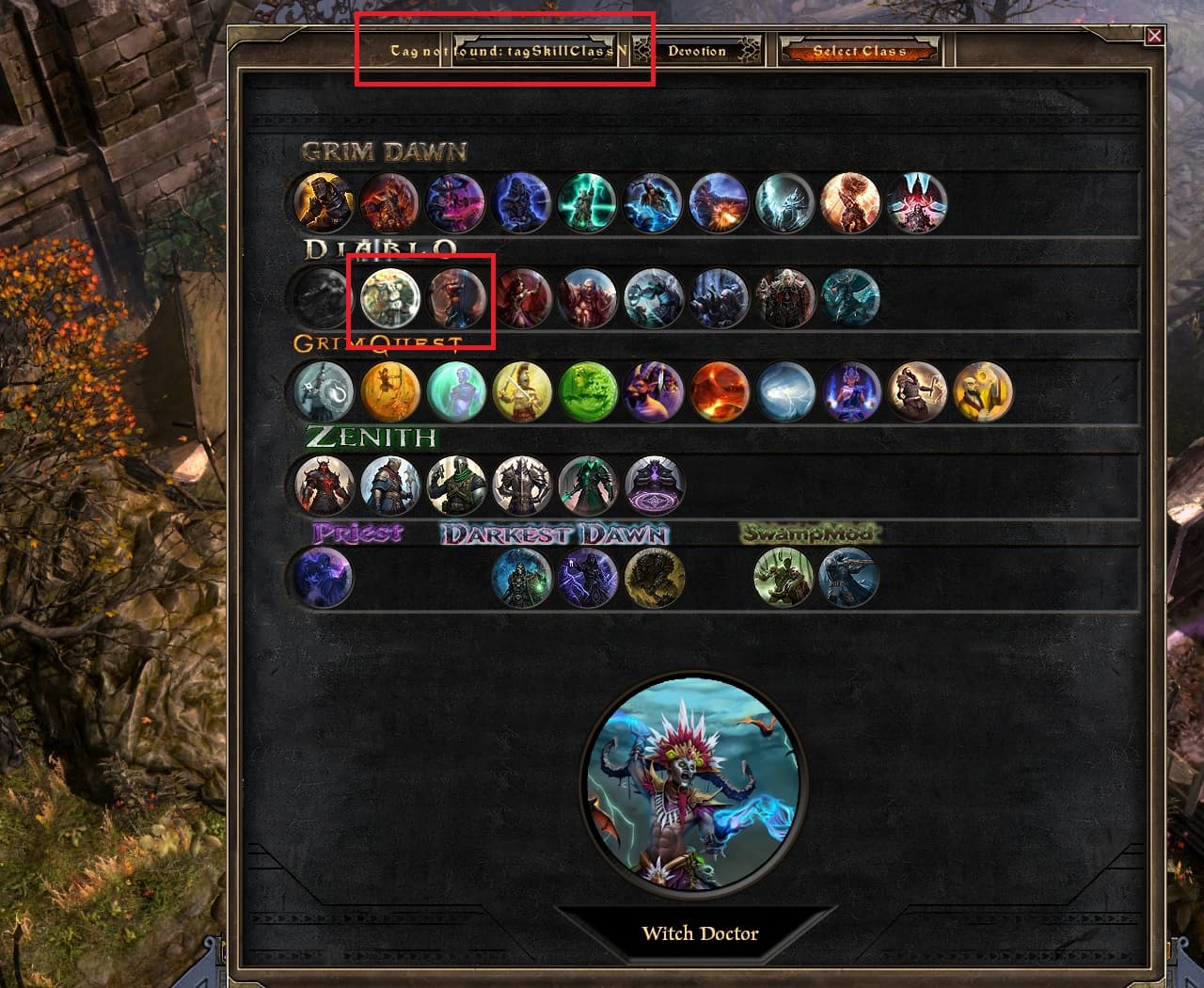This screenshot has width=1204, height=988.
Task: Pick the storm cloud lightning class icon
Action: (785, 390)
